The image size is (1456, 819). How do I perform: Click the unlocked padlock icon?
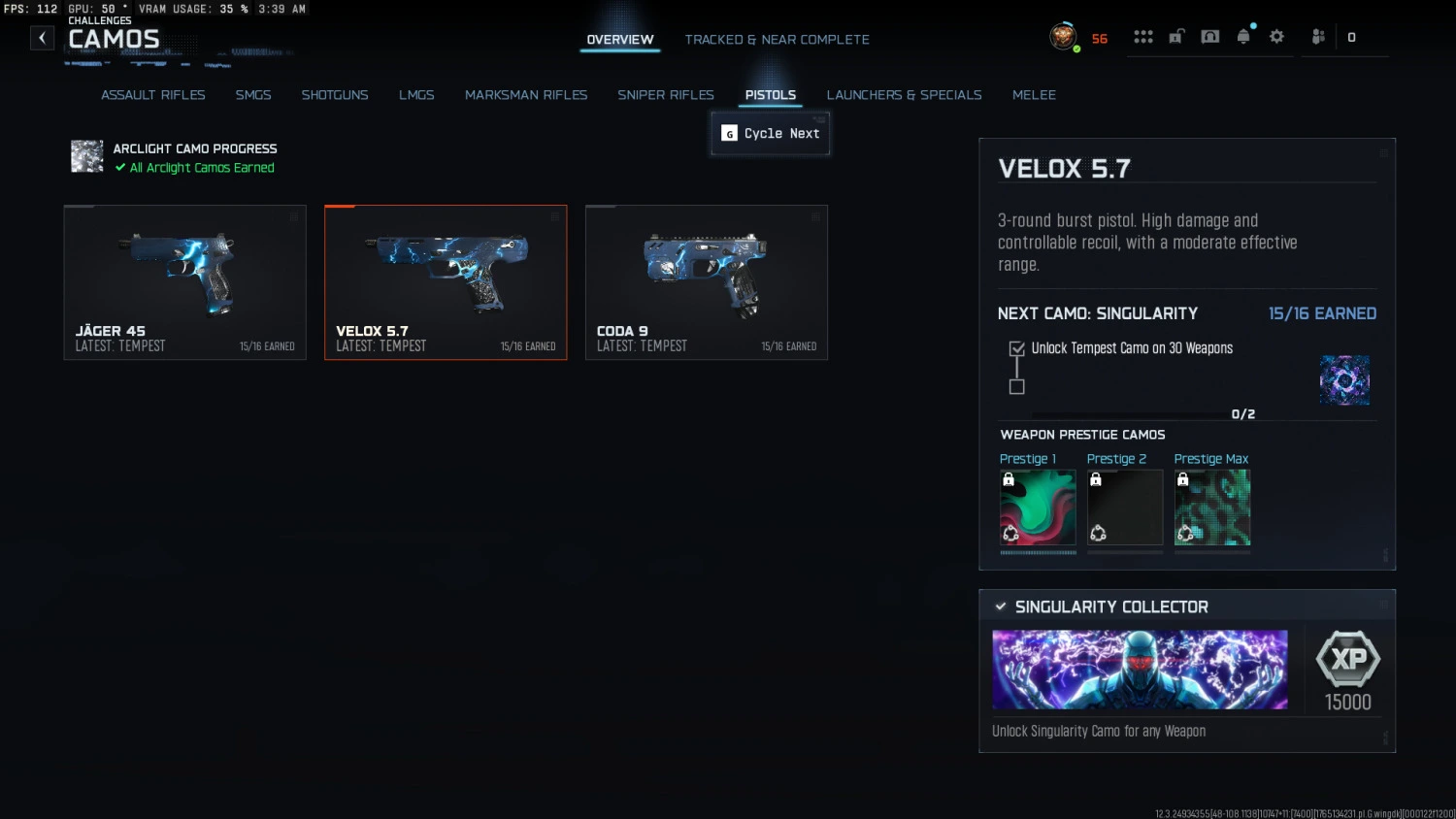click(1175, 37)
